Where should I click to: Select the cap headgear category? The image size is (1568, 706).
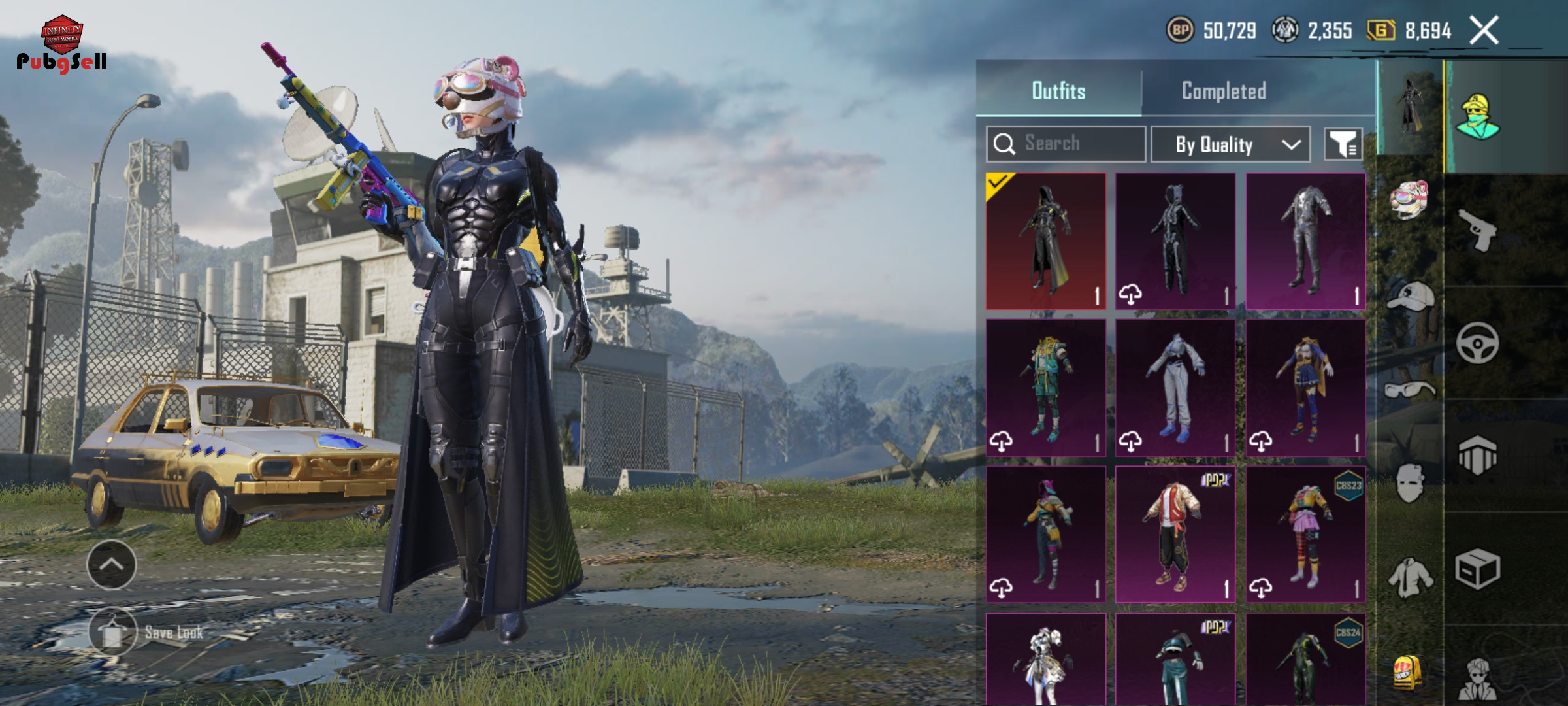pyautogui.click(x=1410, y=296)
